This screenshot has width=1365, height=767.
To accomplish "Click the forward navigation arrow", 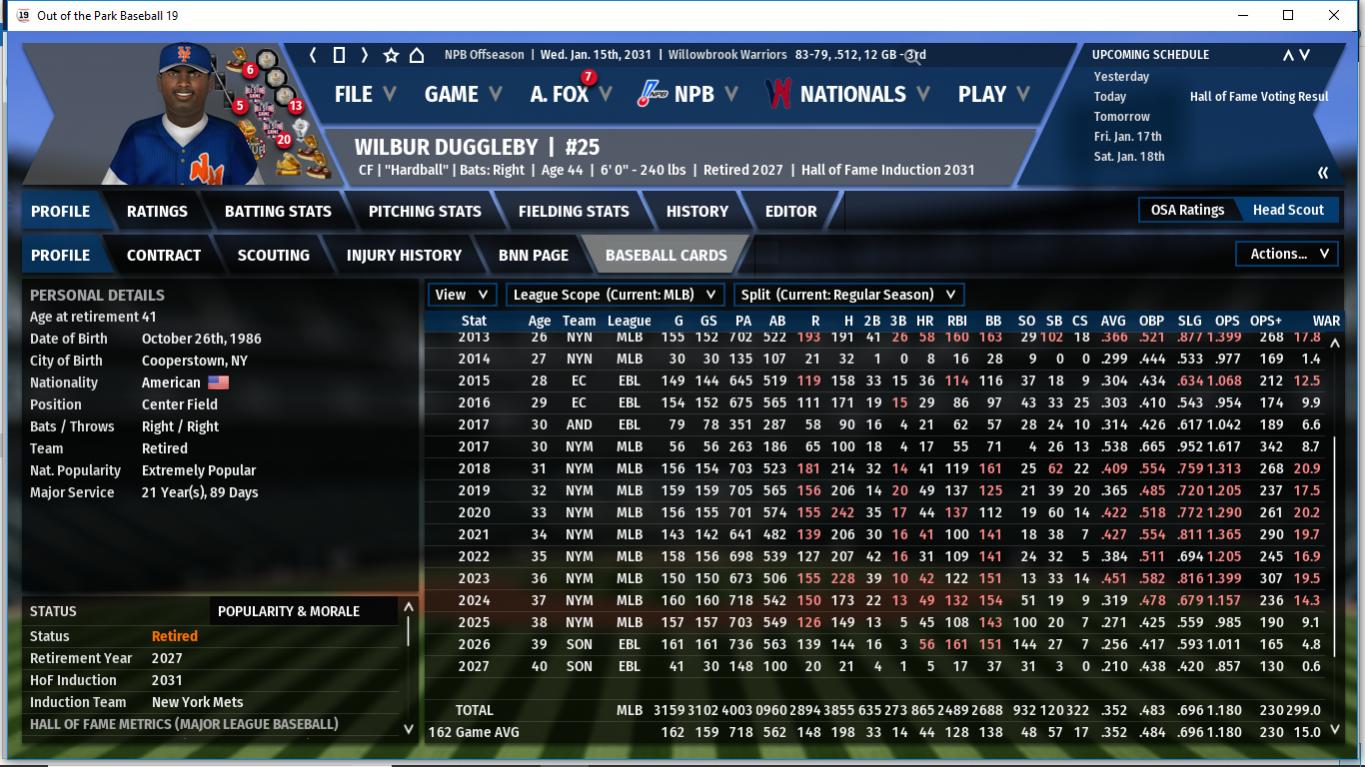I will point(363,56).
